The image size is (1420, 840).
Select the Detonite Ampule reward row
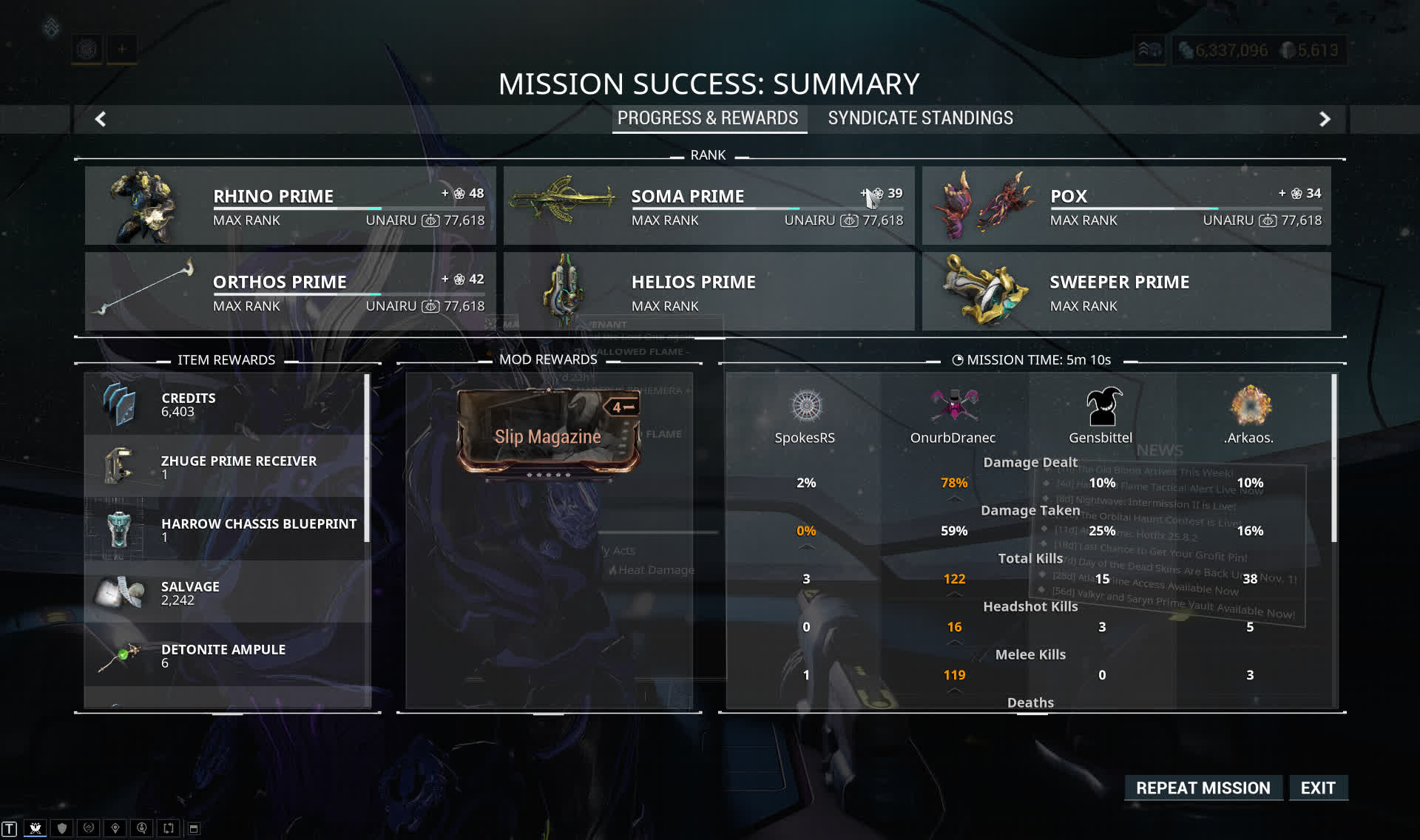tap(226, 655)
